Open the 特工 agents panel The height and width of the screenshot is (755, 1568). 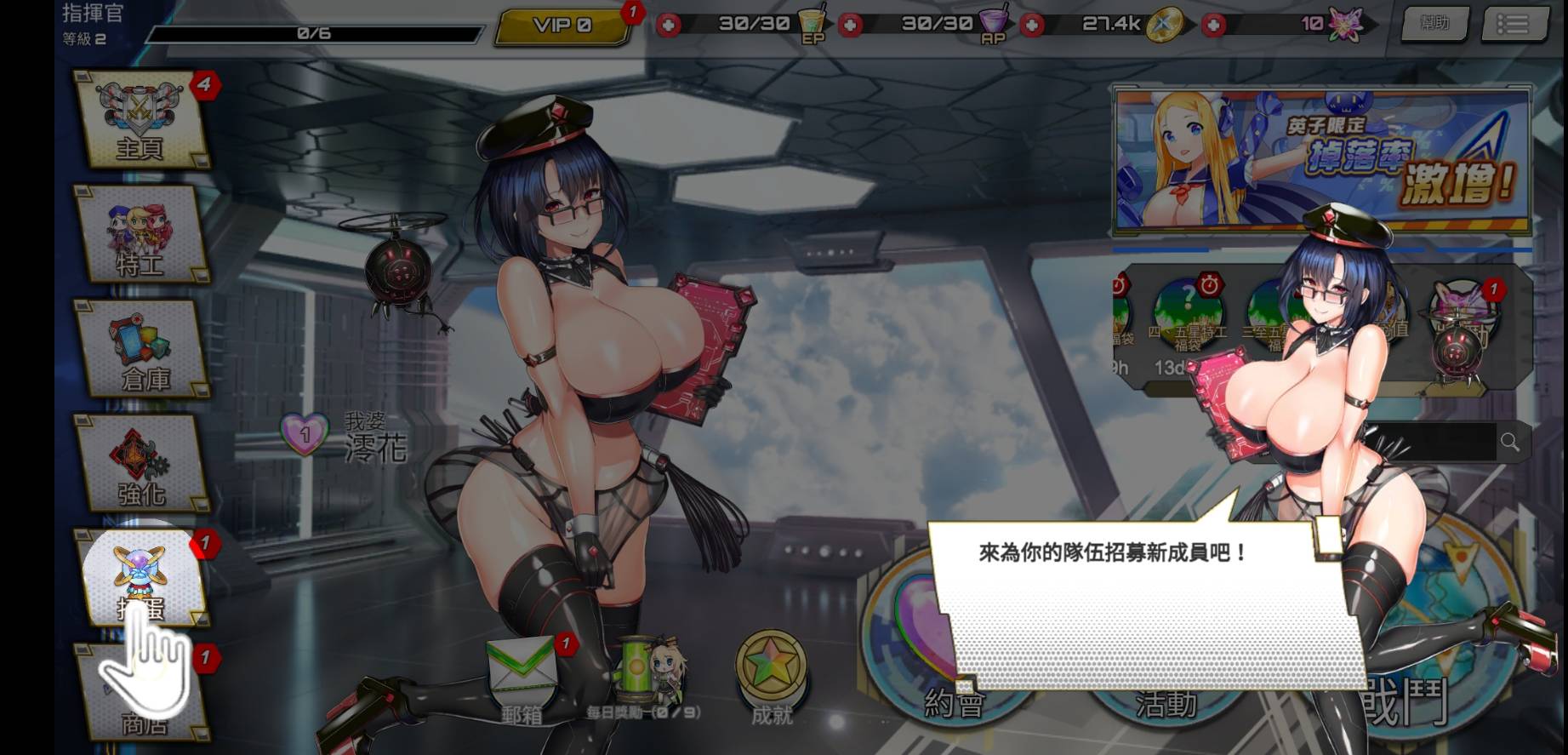click(x=141, y=238)
